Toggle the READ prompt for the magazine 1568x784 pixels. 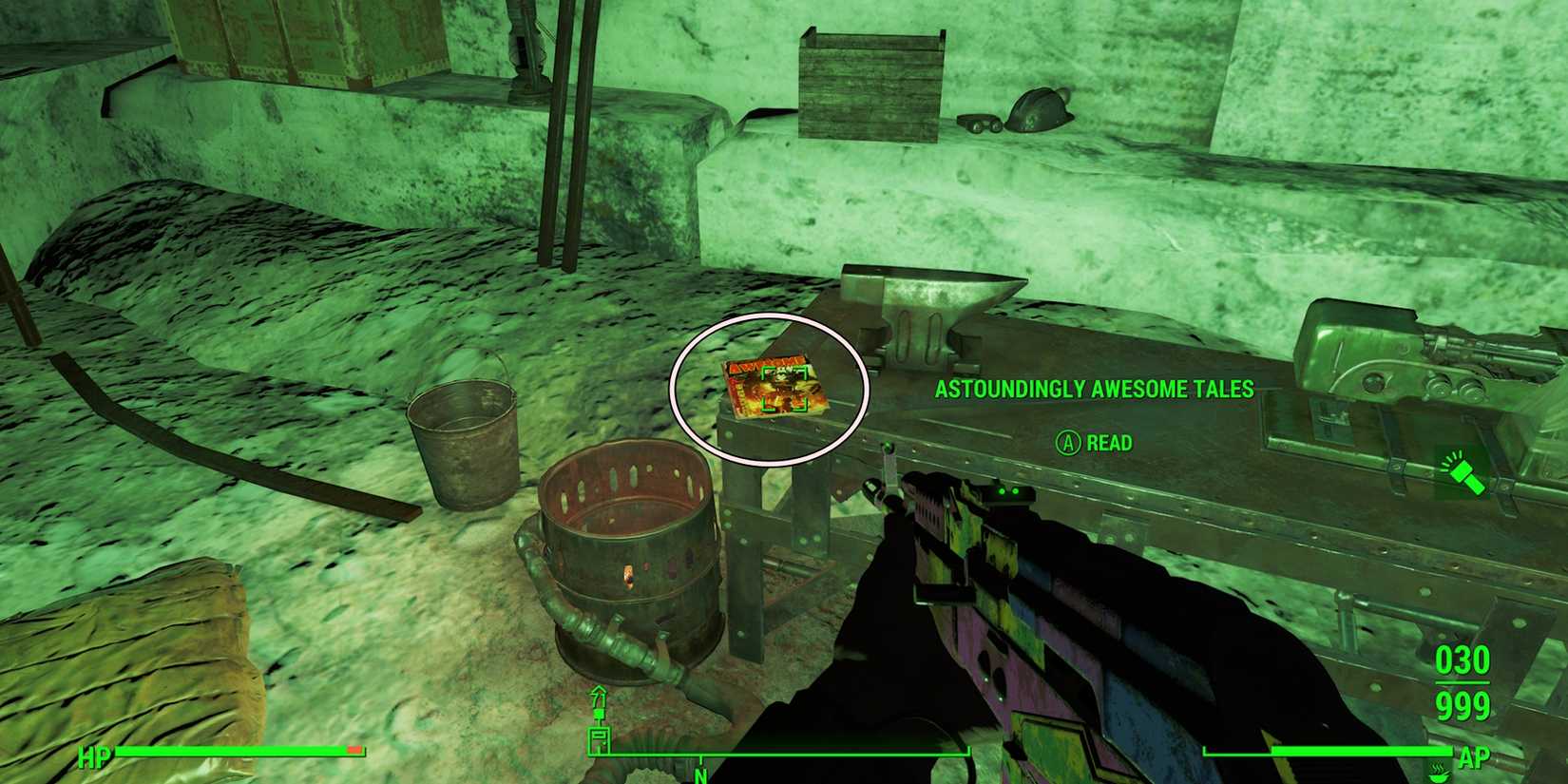click(1109, 443)
